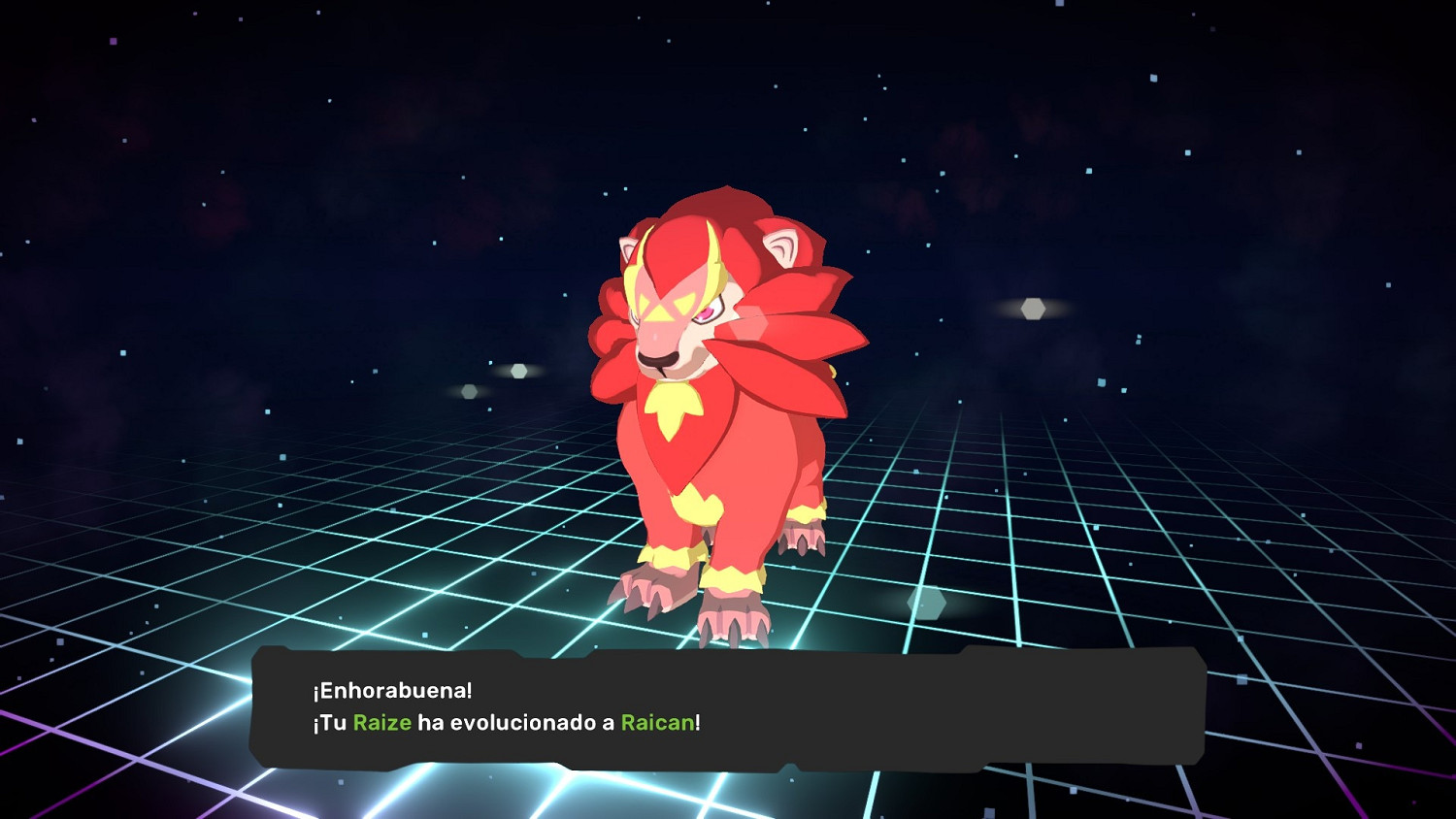This screenshot has height=819, width=1456.
Task: Click the green Raize name in the dialogue
Action: pos(384,723)
